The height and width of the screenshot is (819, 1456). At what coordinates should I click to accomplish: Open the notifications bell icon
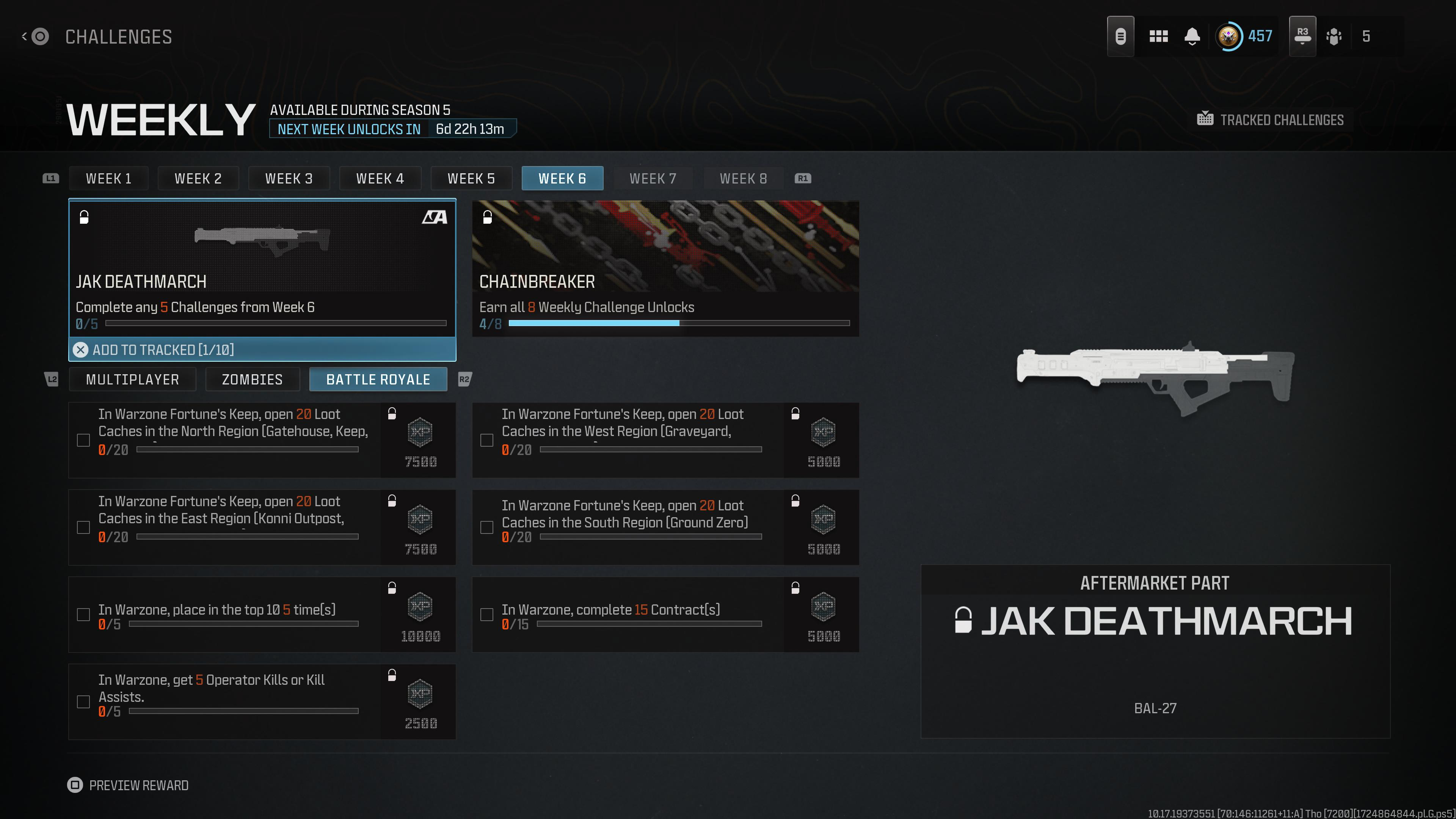pyautogui.click(x=1192, y=36)
